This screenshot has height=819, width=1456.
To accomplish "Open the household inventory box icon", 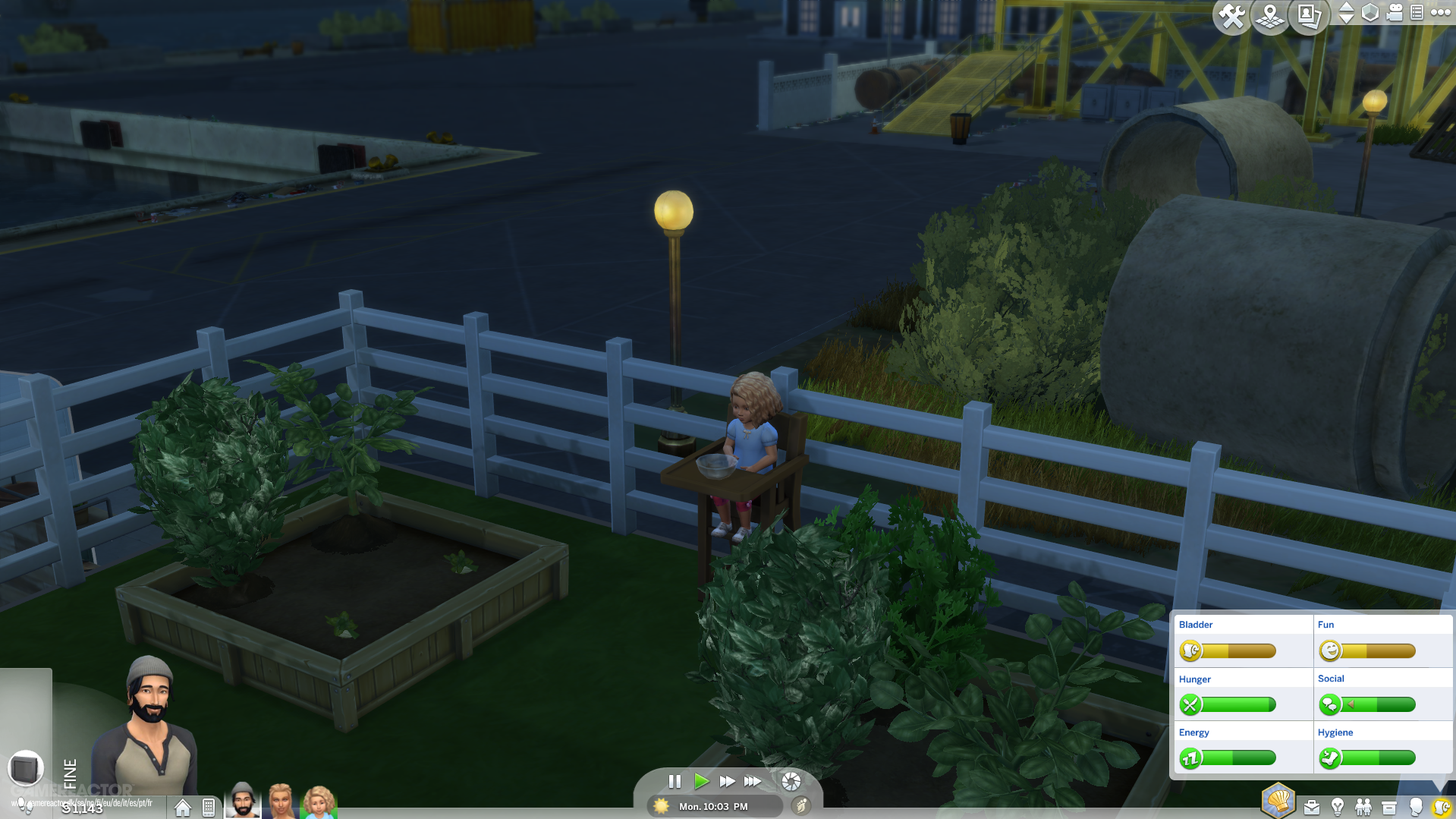I will click(1389, 807).
